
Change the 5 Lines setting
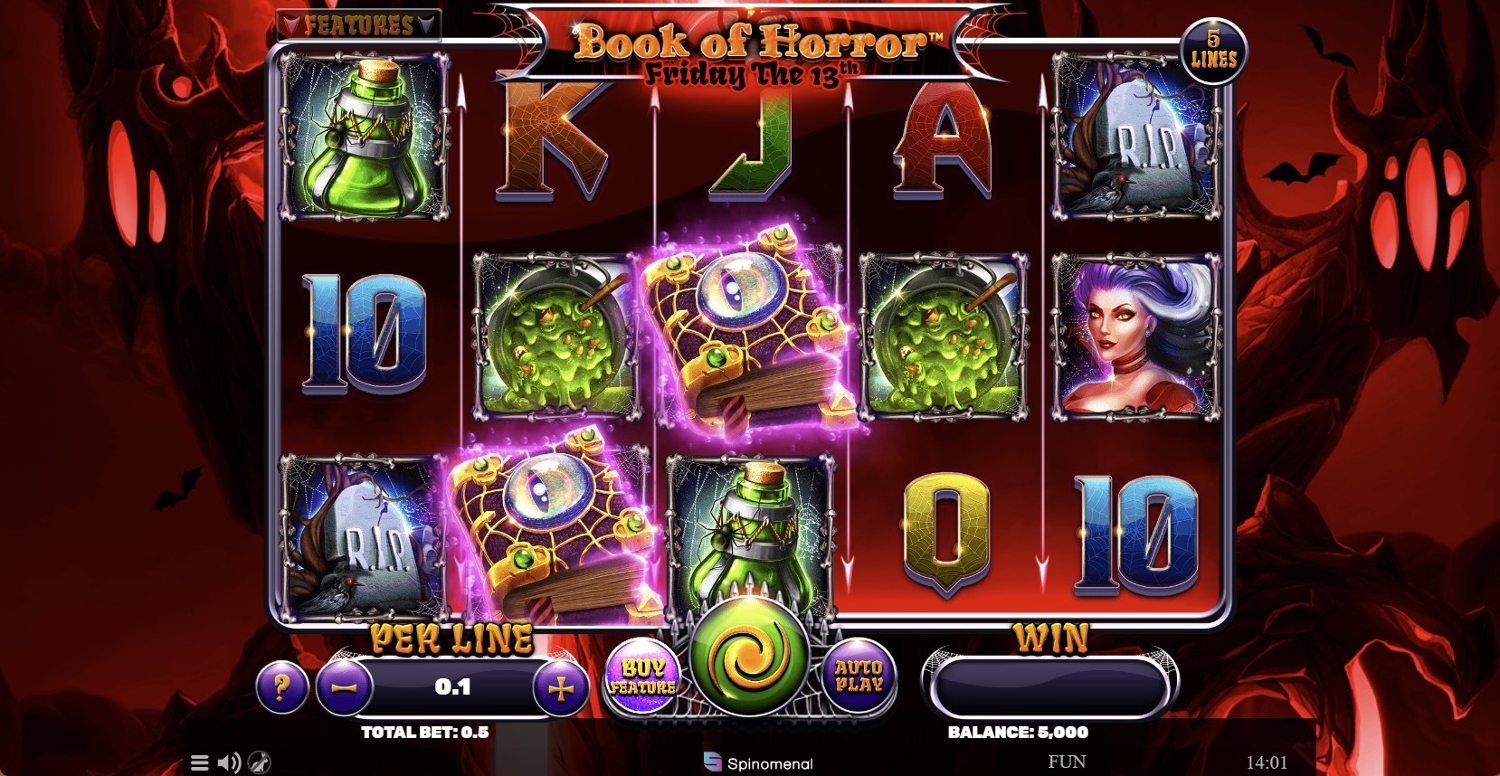1213,51
